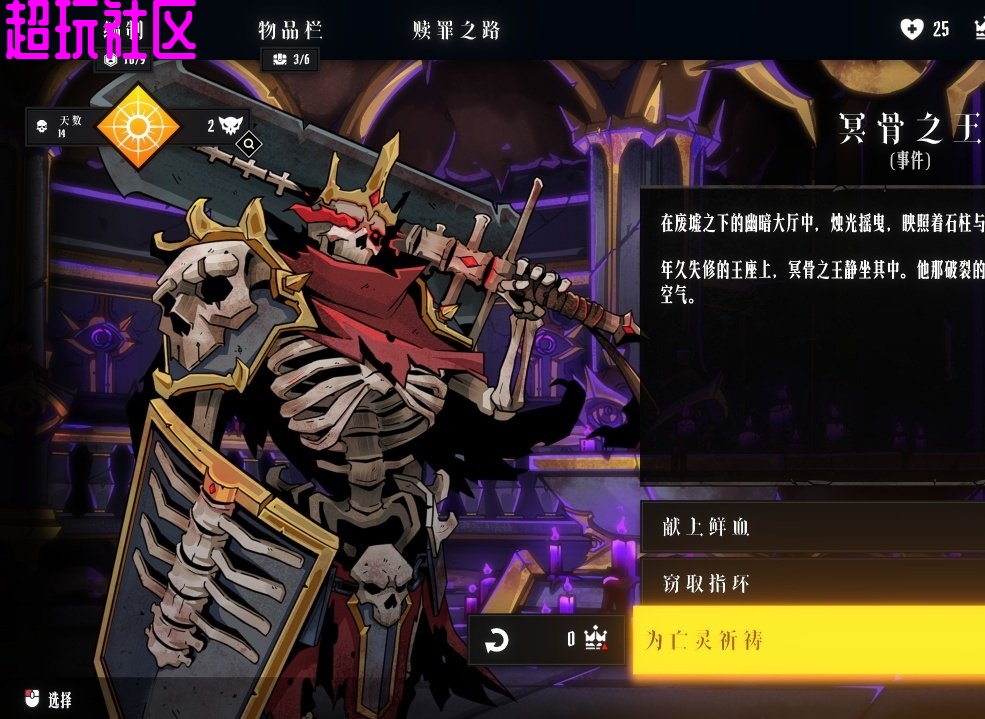The height and width of the screenshot is (719, 985).
Task: Open the 物品栏 inventory tab
Action: click(290, 30)
